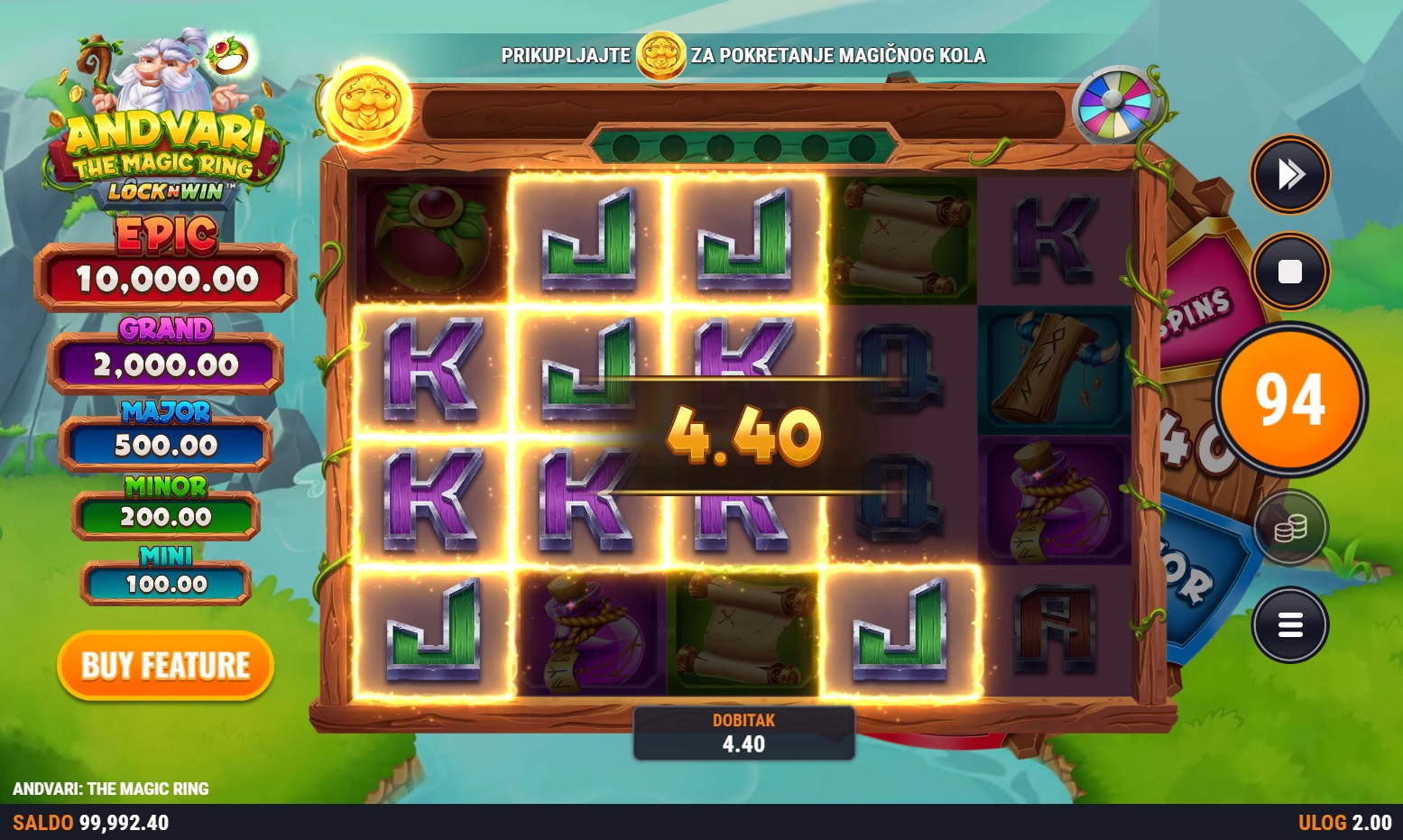
Task: Stop autoplay with the square stop button
Action: coord(1290,272)
